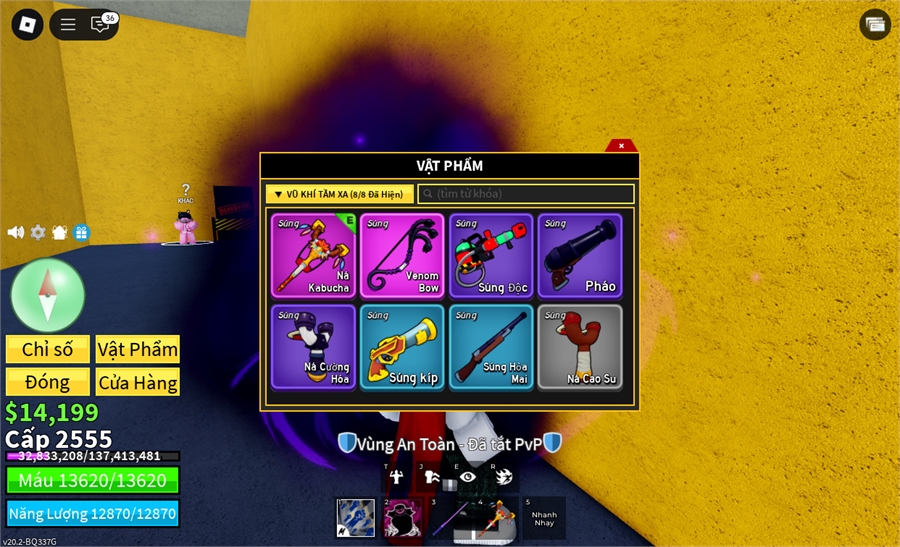The image size is (900, 547).
Task: Choose the Súng Kíp flintlock slot
Action: pyautogui.click(x=402, y=346)
